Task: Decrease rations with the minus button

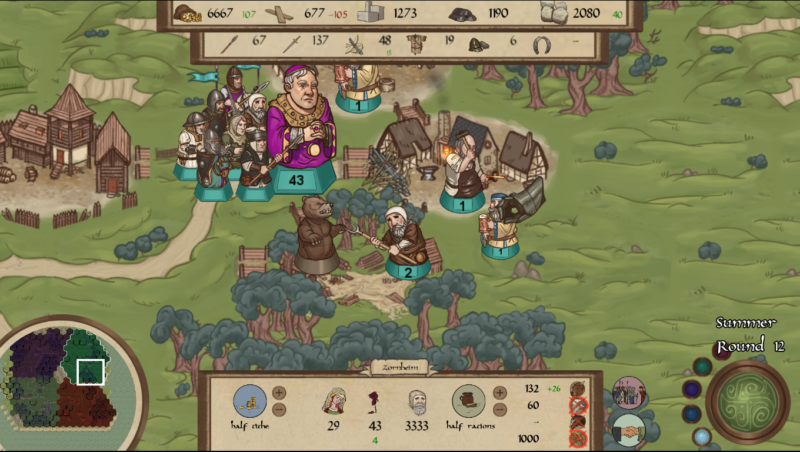Action: click(498, 409)
